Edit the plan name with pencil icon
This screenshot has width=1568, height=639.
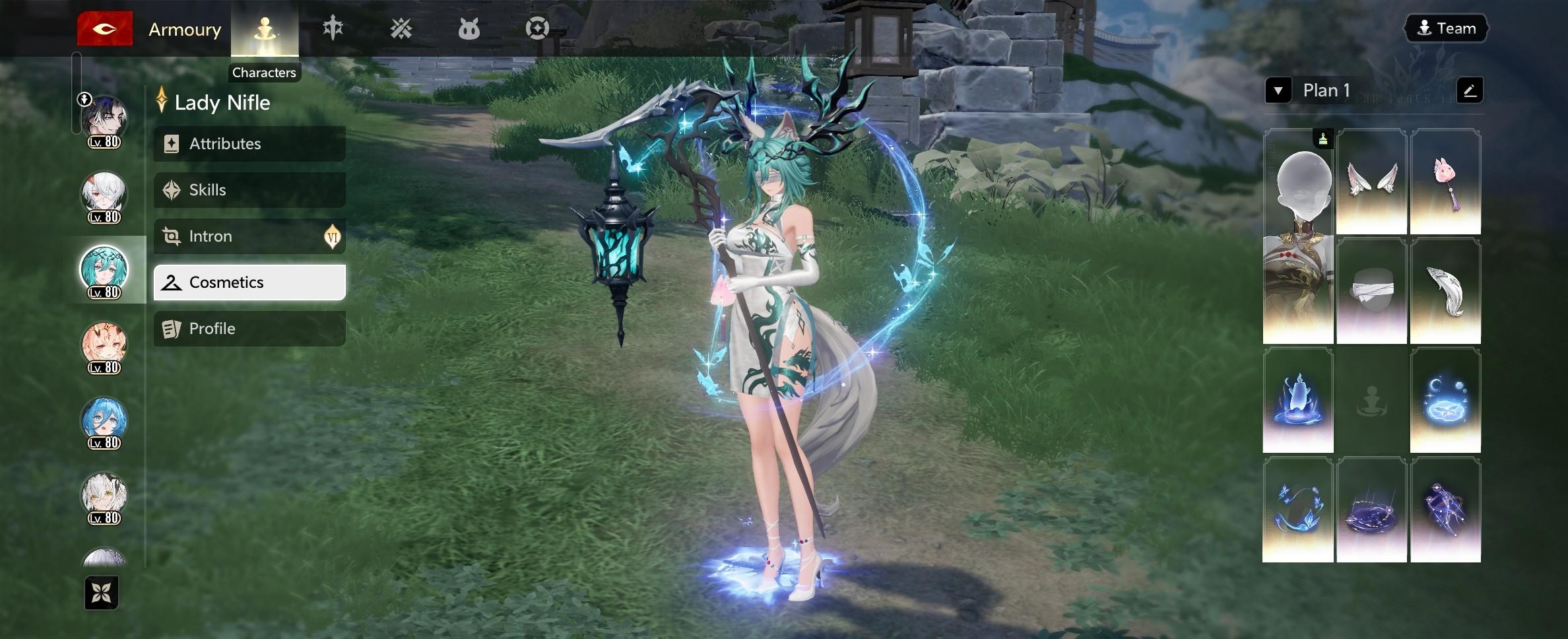point(1469,90)
